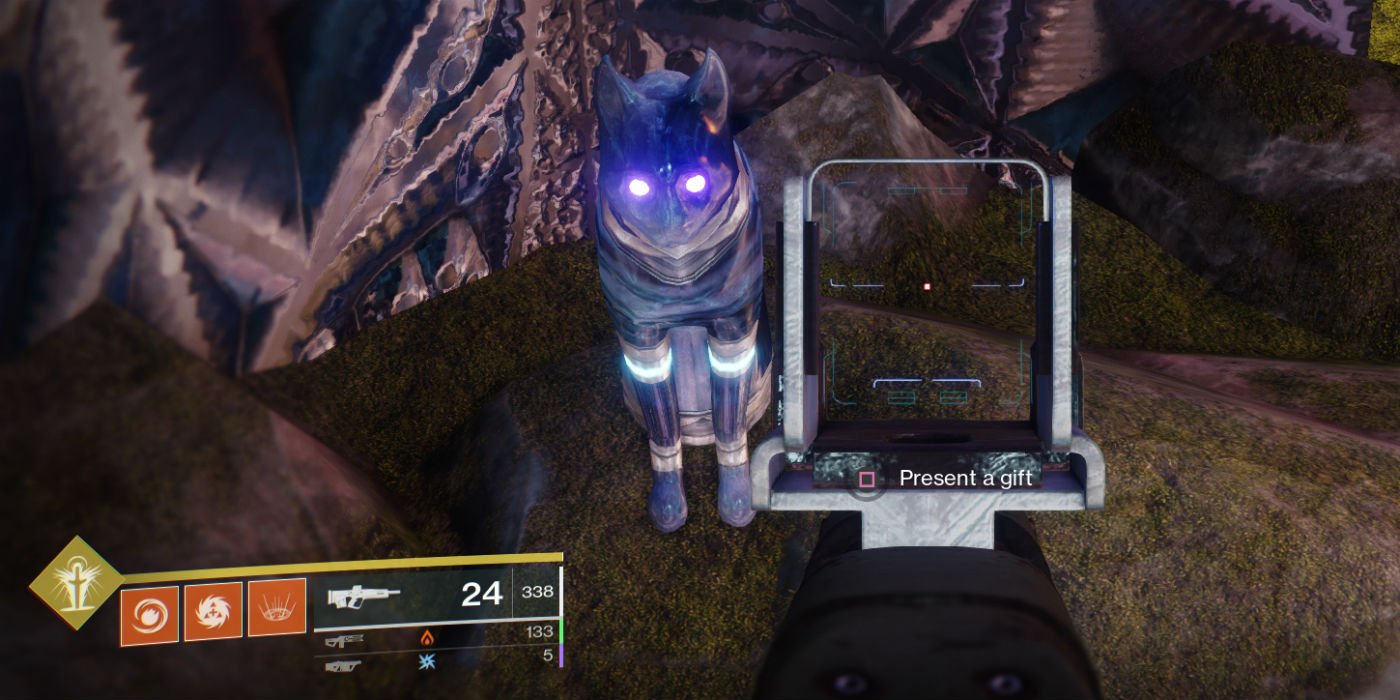Image resolution: width=1400 pixels, height=700 pixels.
Task: Trigger the orange burst melee ability icon
Action: click(213, 611)
